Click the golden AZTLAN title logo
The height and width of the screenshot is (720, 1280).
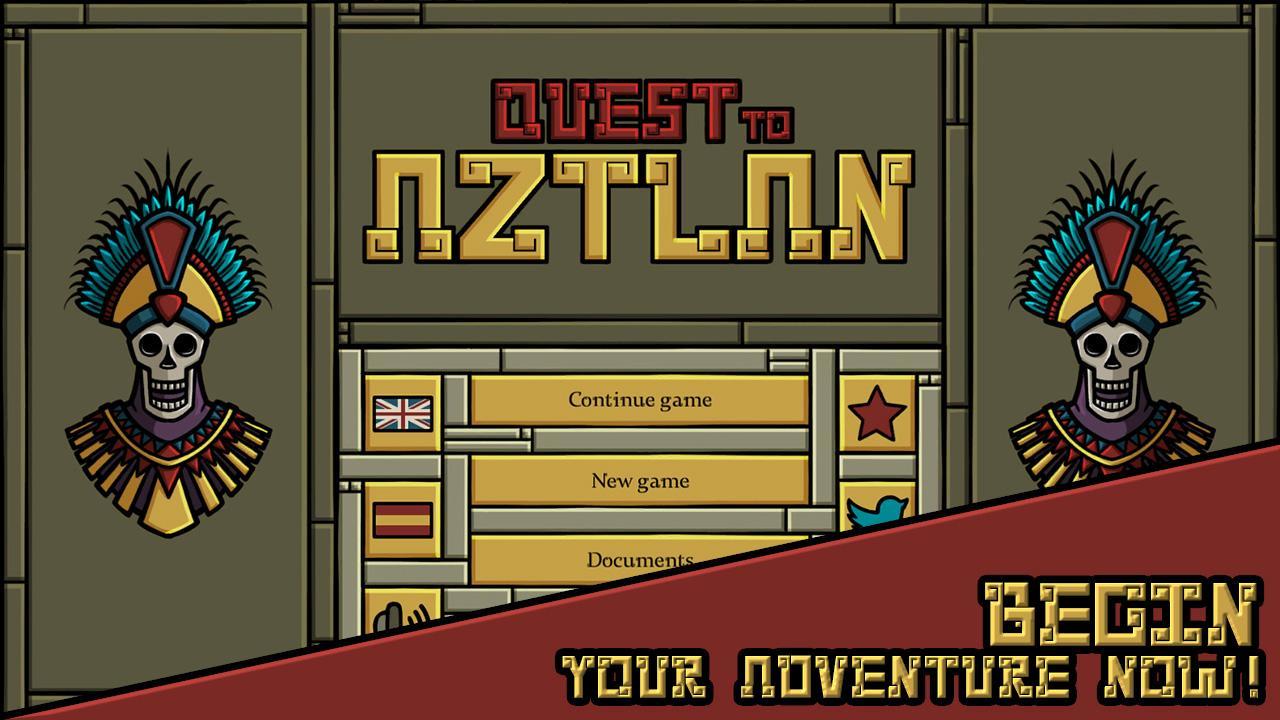[x=640, y=205]
